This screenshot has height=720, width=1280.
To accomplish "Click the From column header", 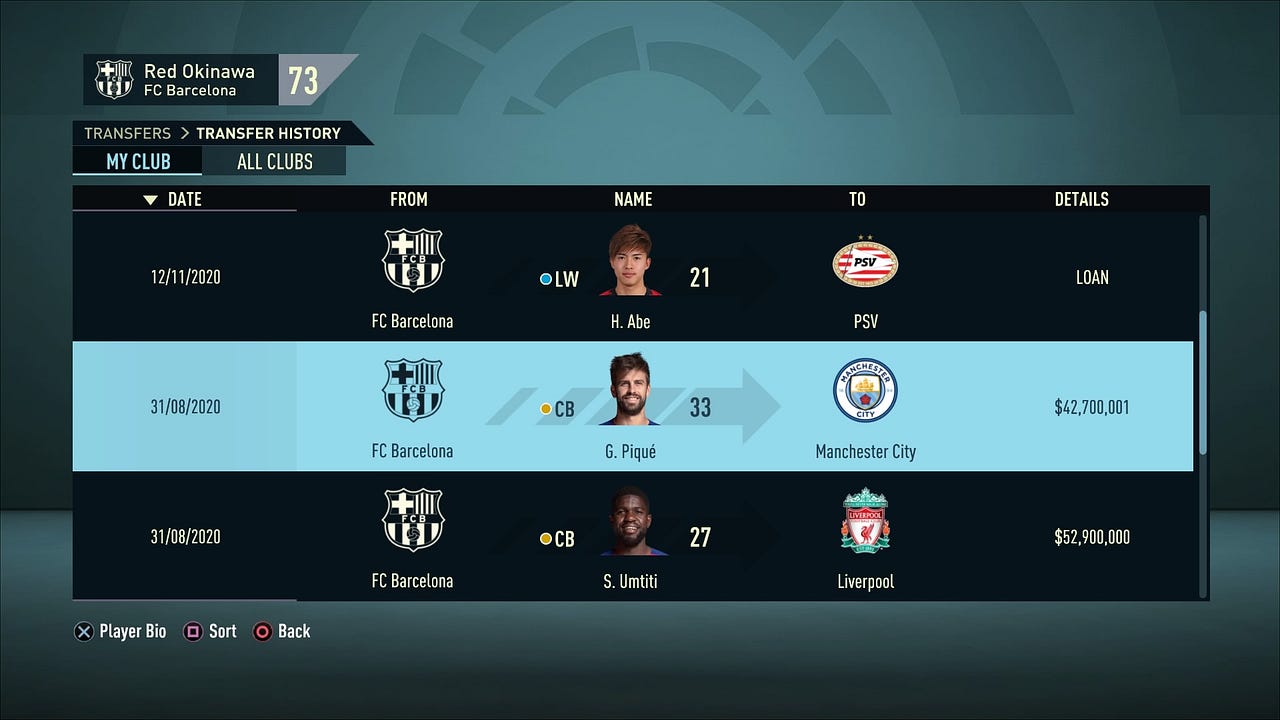I will click(408, 199).
